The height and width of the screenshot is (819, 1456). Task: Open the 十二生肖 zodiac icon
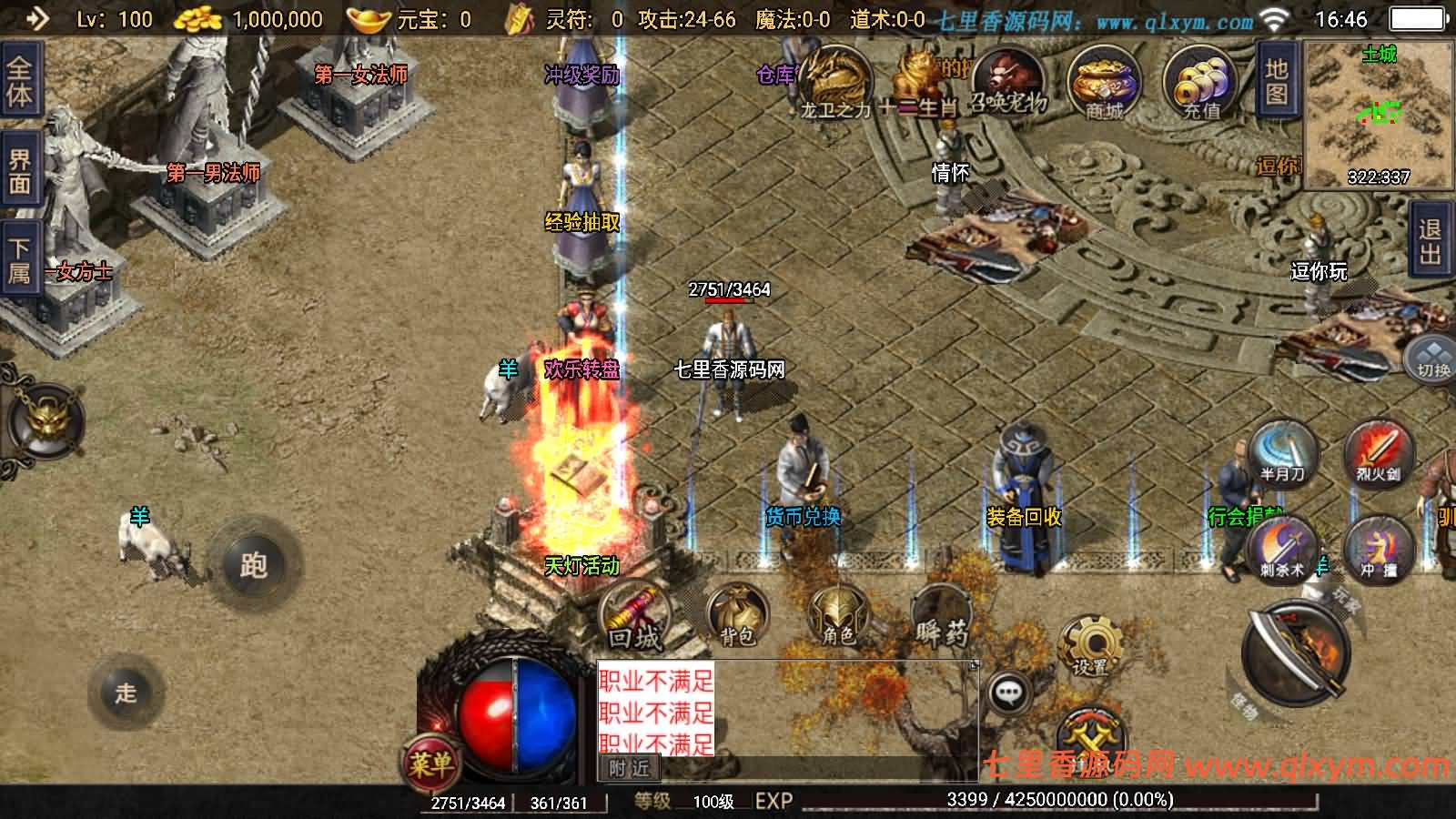(919, 82)
